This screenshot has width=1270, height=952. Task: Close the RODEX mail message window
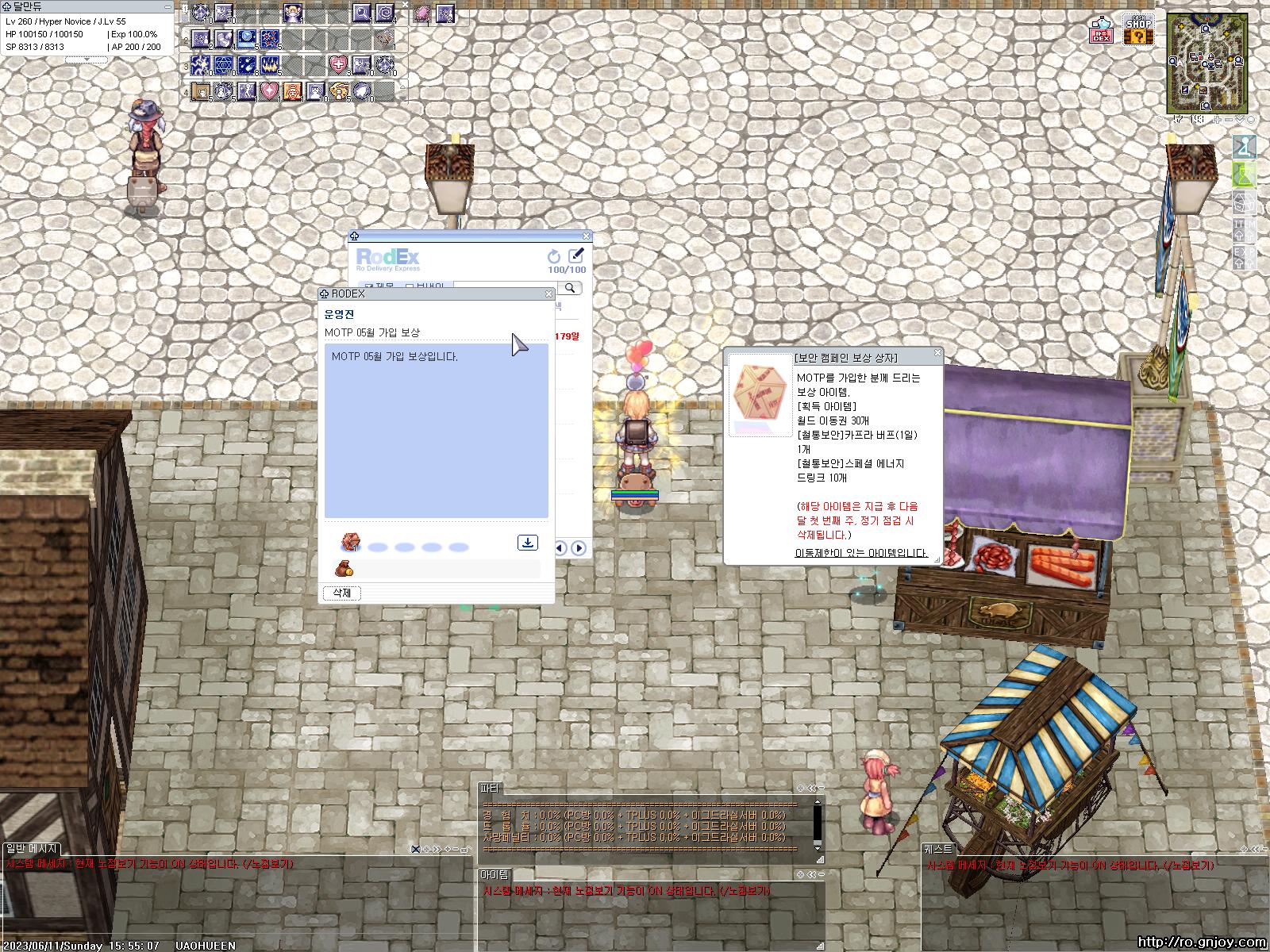click(548, 294)
